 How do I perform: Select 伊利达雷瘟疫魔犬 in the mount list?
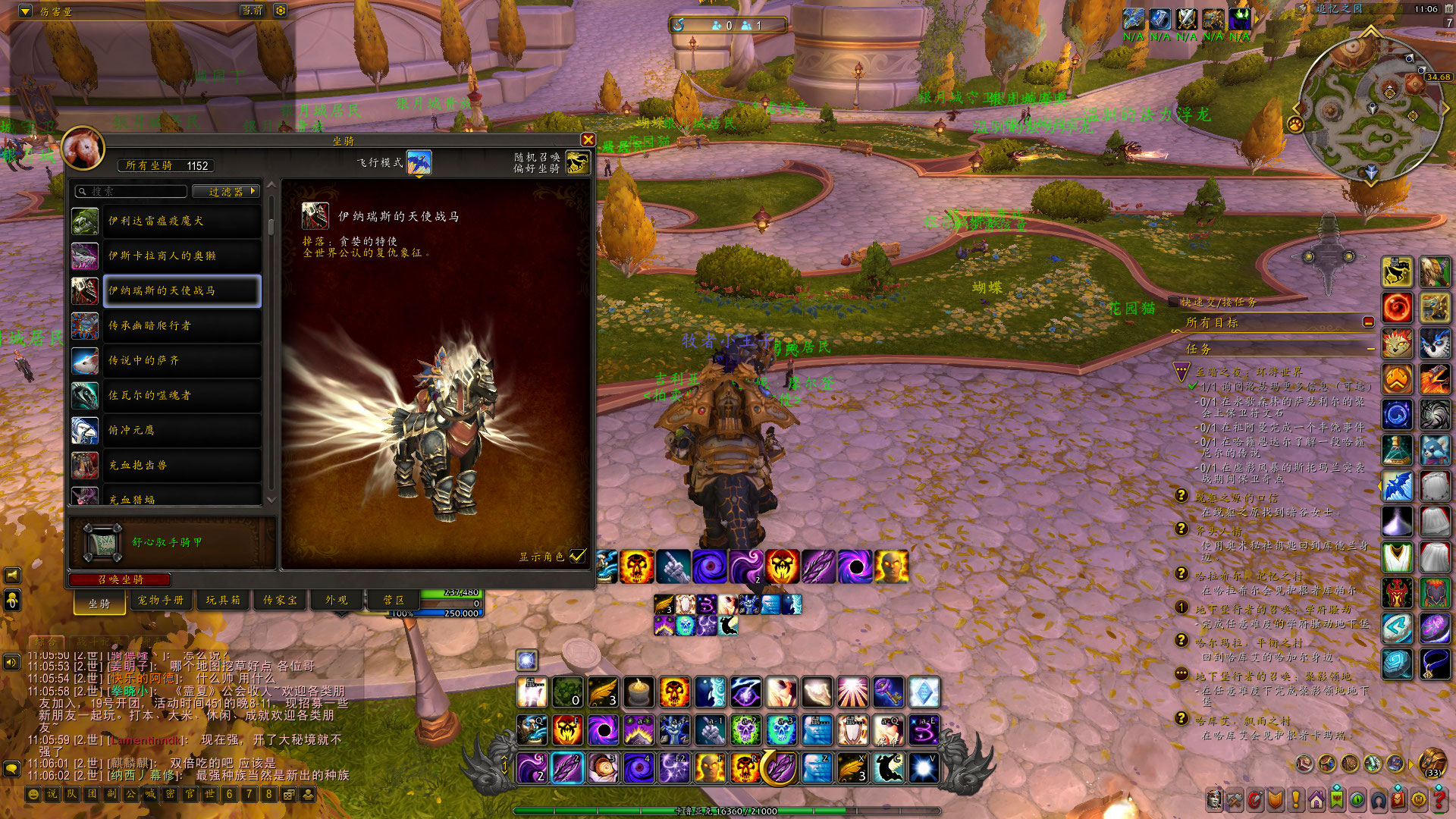coord(182,221)
